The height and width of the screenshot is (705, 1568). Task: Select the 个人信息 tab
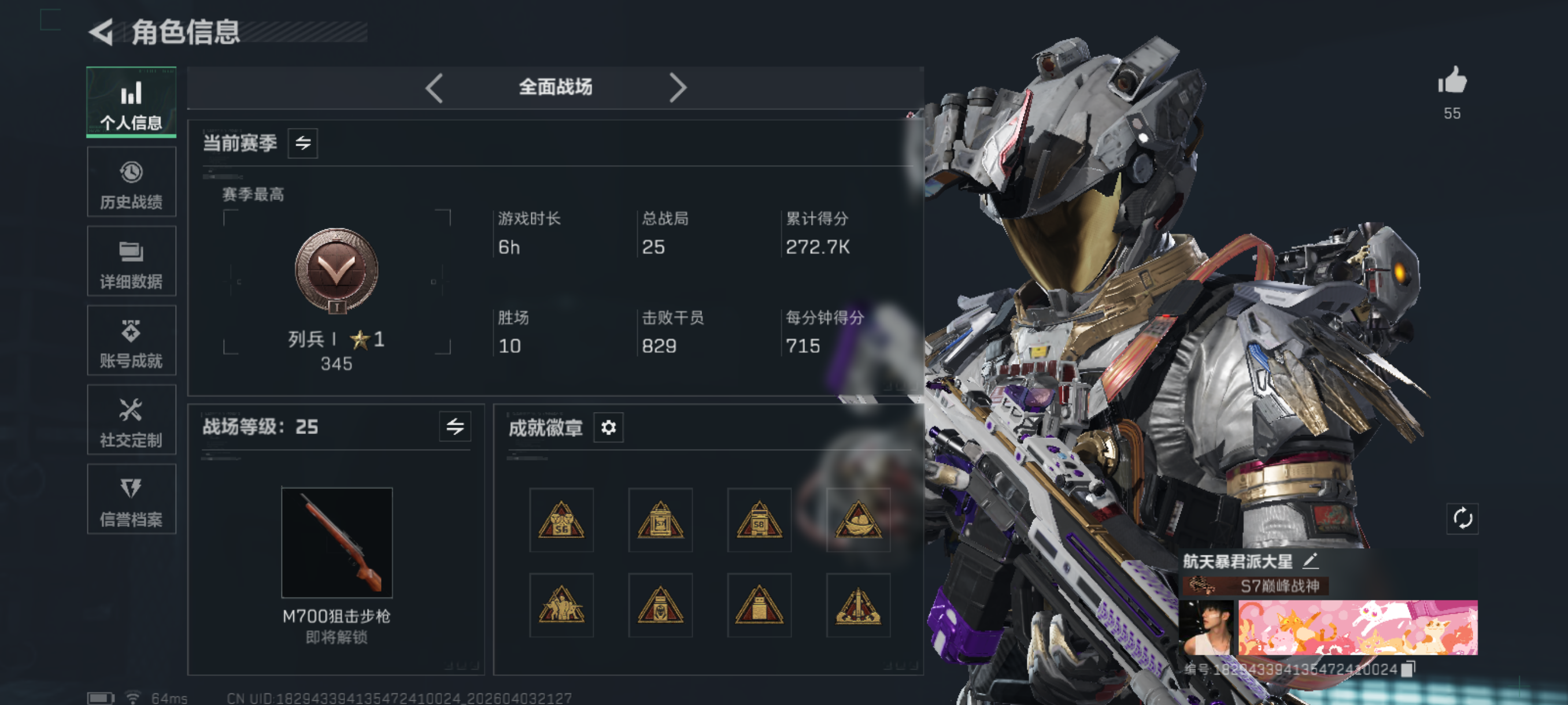point(131,102)
